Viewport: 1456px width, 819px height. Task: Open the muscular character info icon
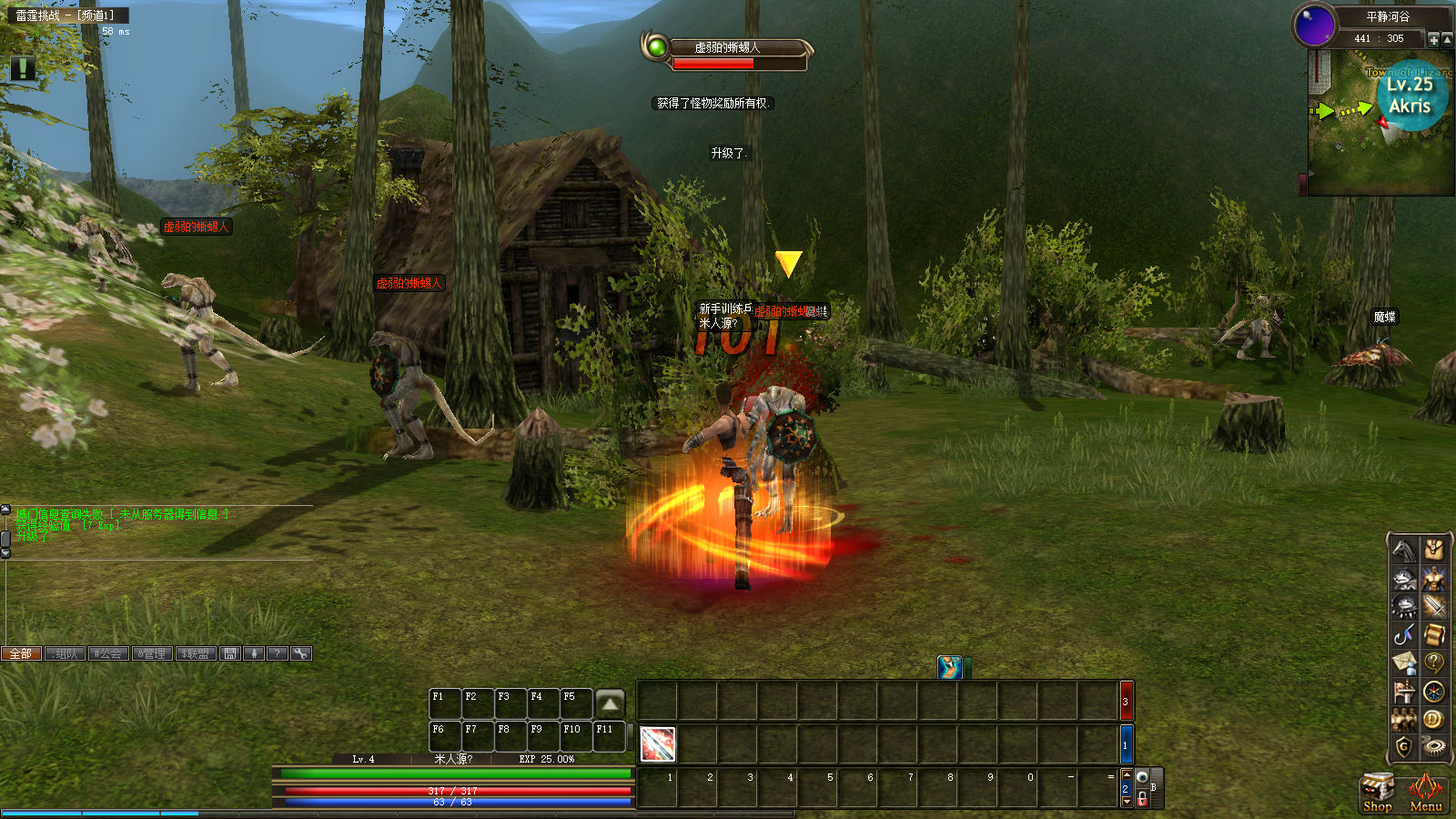tap(1434, 579)
